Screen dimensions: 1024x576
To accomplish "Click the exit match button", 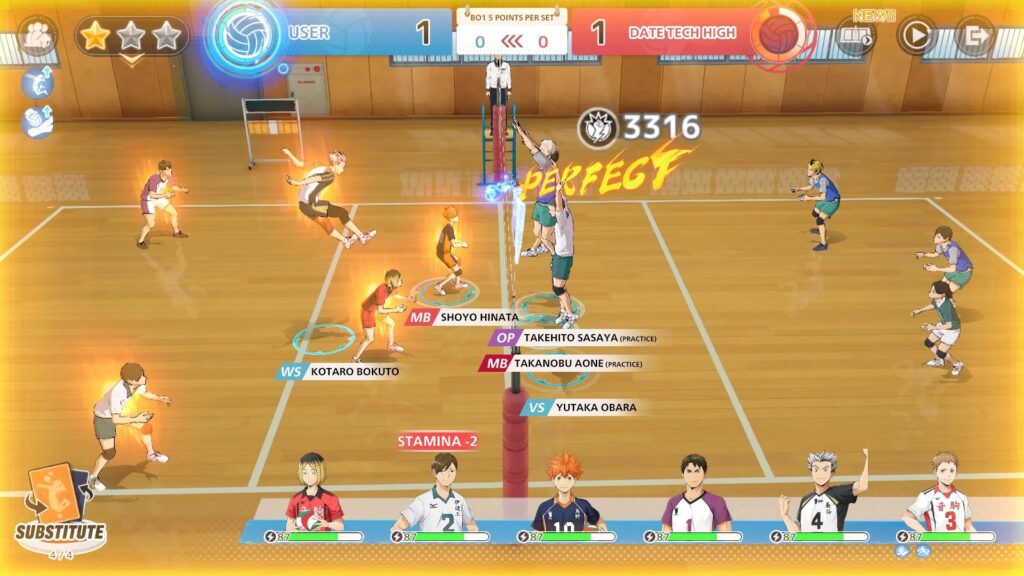I will point(973,35).
